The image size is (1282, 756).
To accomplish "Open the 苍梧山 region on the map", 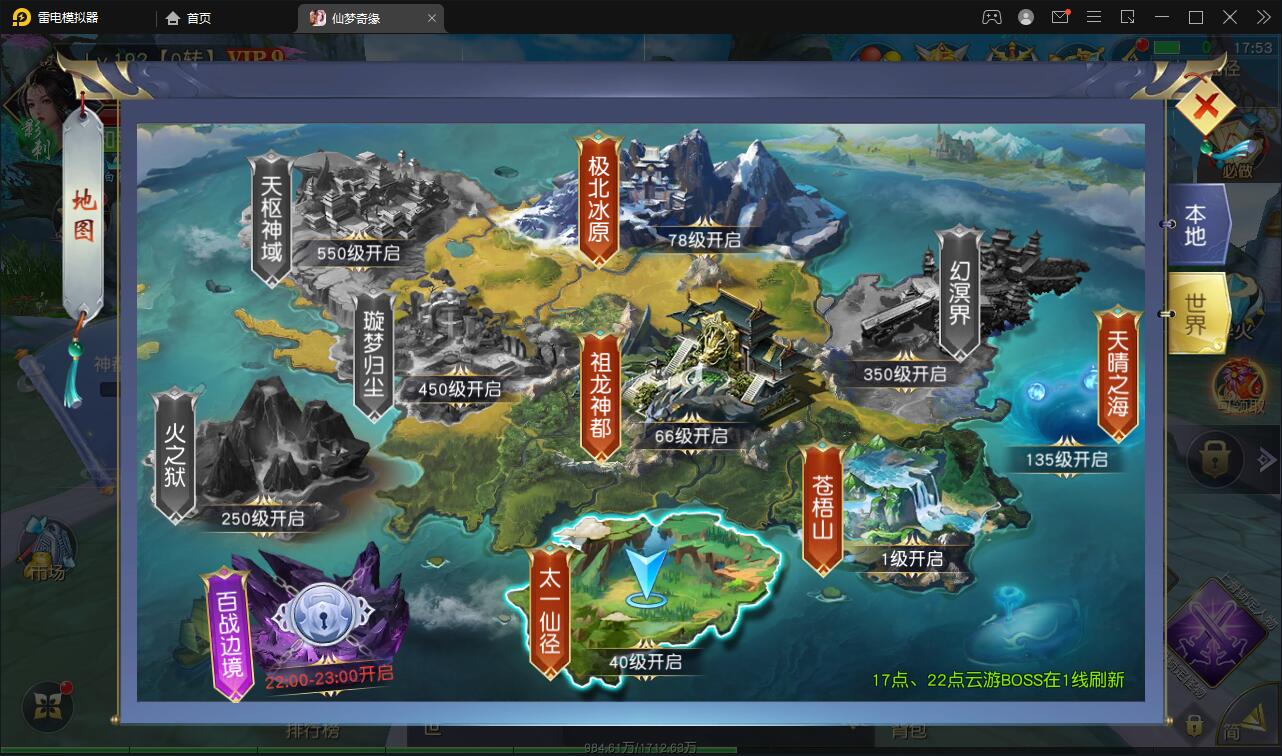I will (x=820, y=510).
